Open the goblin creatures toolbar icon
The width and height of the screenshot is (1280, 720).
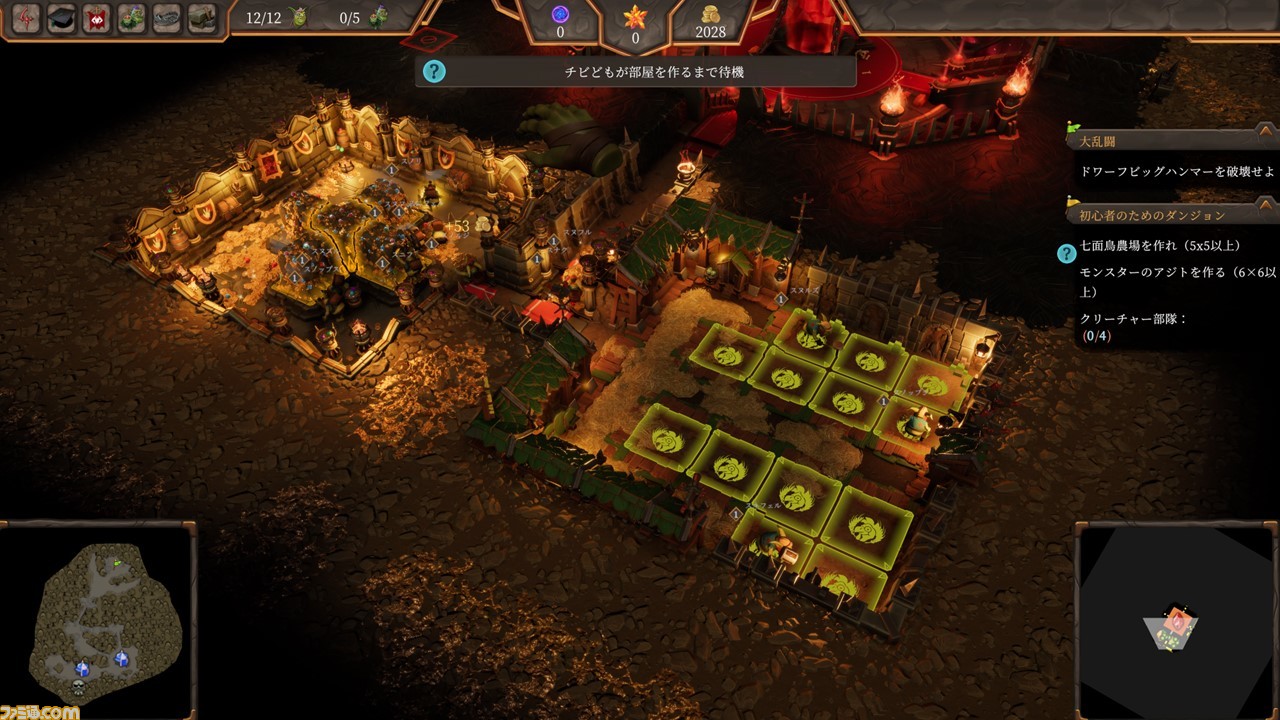132,18
